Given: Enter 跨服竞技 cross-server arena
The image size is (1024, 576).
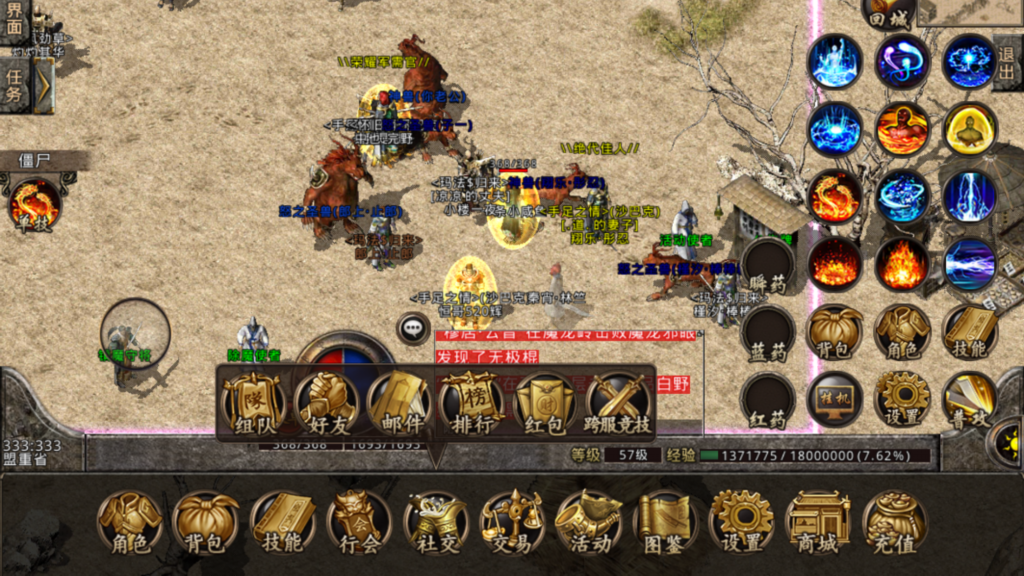Looking at the screenshot, I should pyautogui.click(x=619, y=404).
